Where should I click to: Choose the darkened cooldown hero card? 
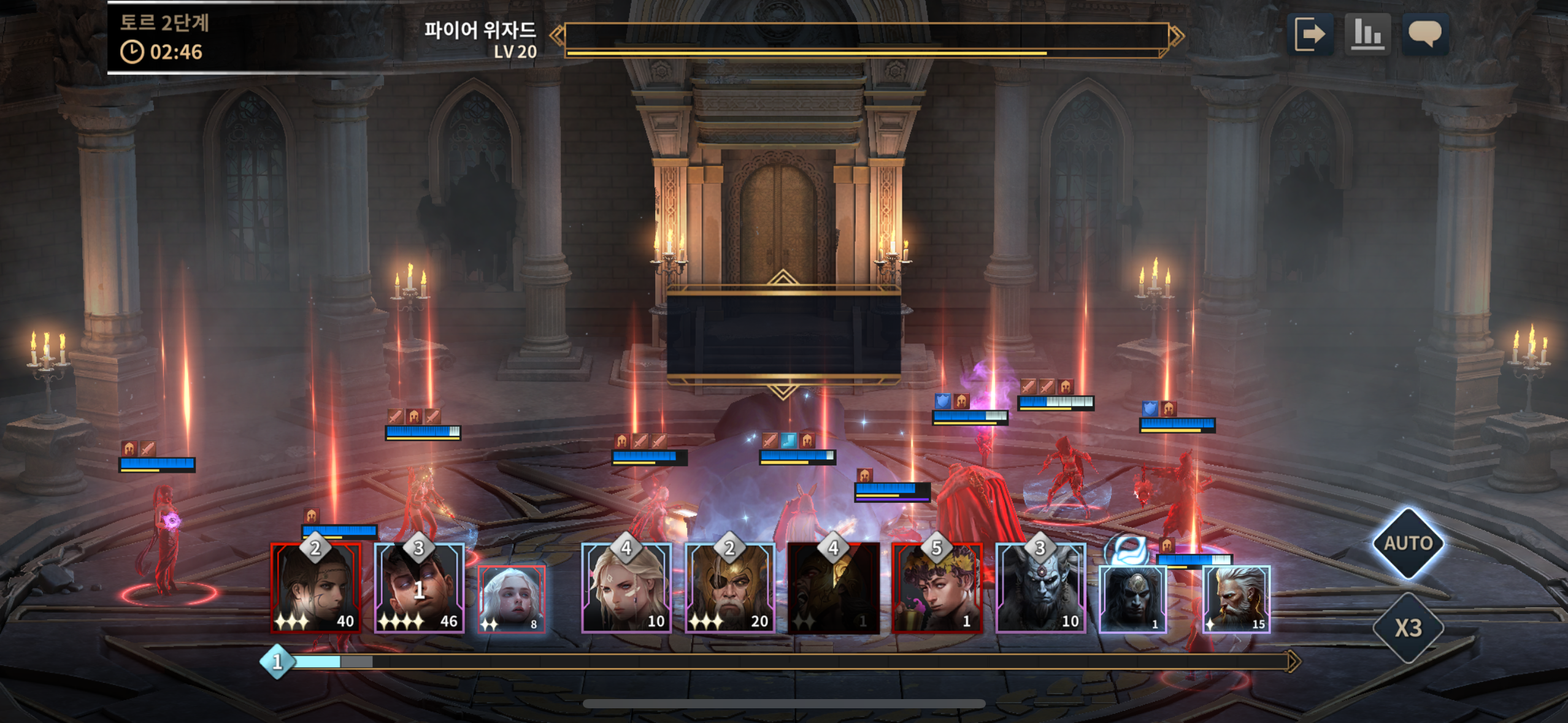(x=833, y=588)
